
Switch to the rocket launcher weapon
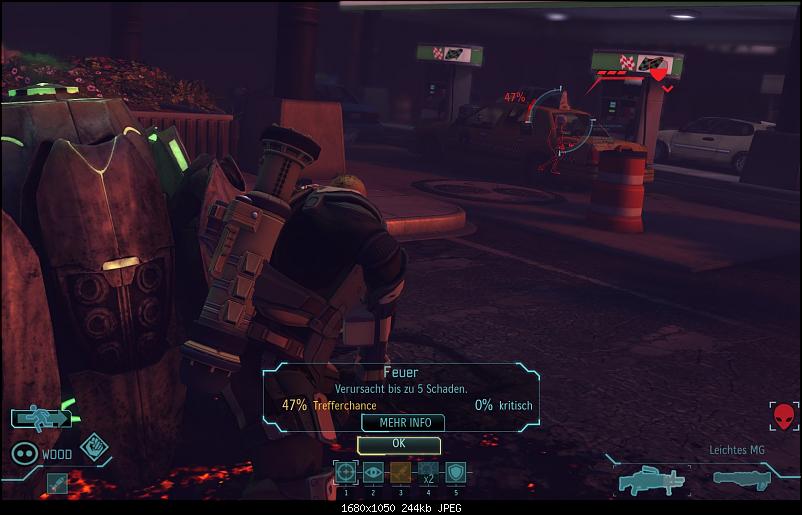tap(747, 479)
